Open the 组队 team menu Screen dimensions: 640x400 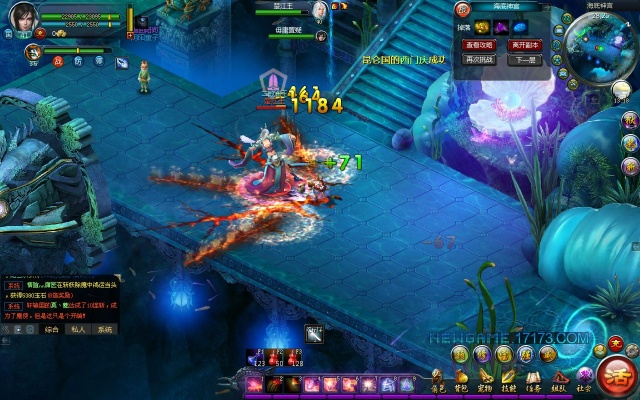(x=559, y=381)
